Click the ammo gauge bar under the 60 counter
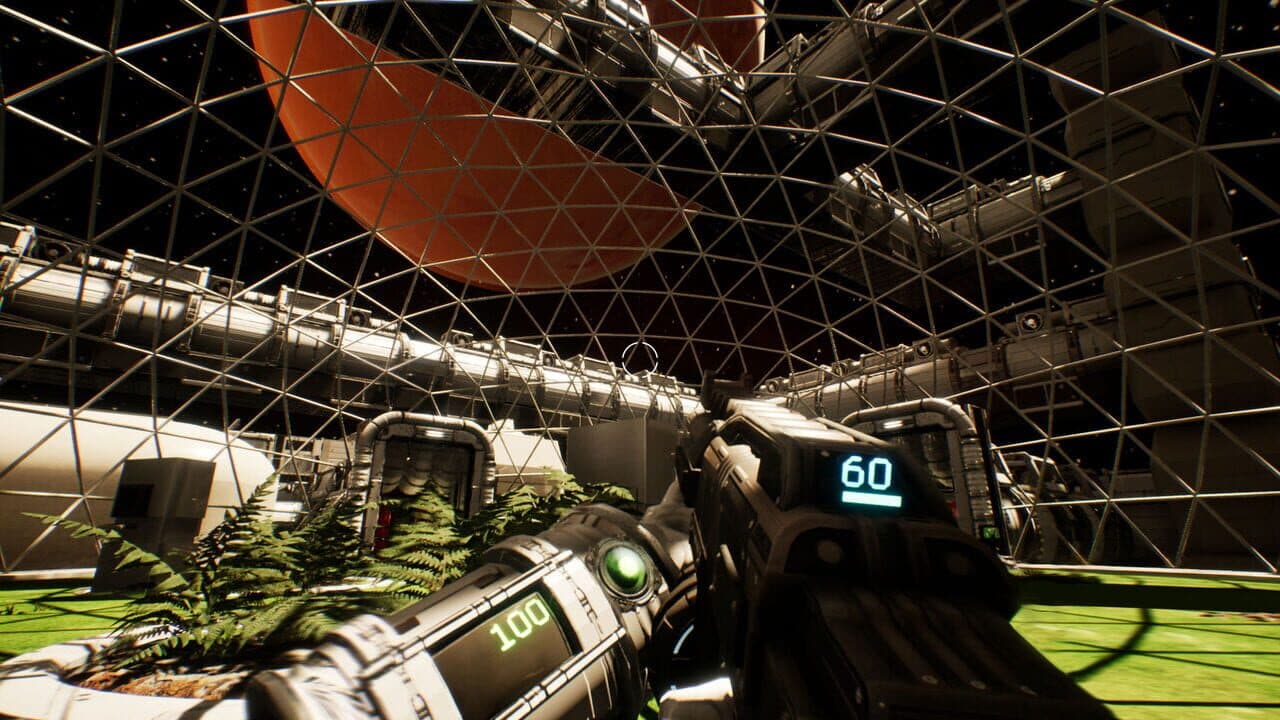 tap(870, 498)
